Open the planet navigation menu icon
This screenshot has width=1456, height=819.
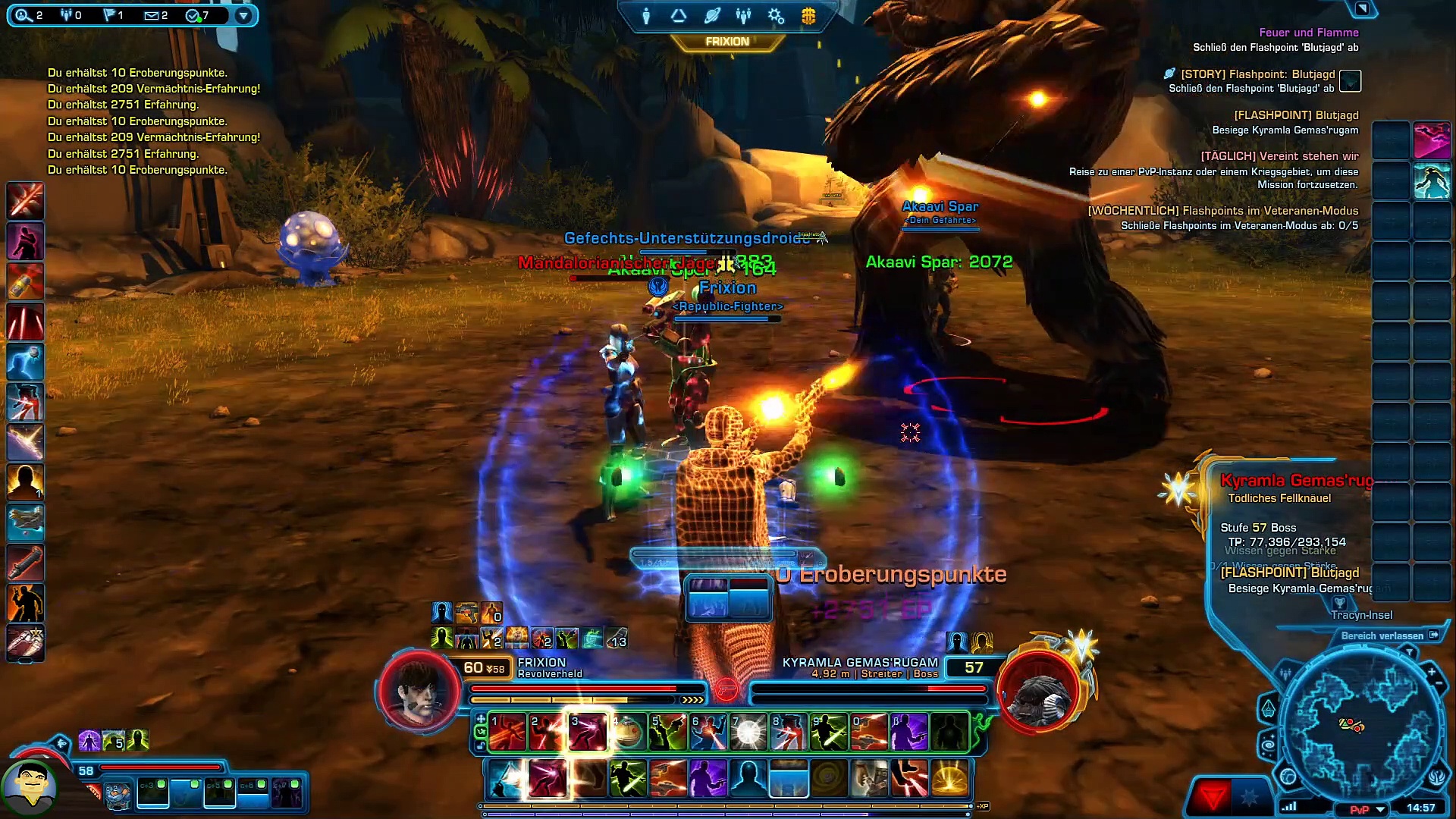point(711,16)
